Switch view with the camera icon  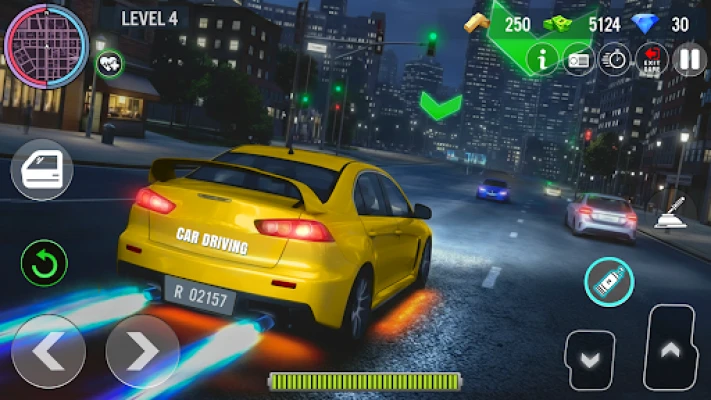pyautogui.click(x=579, y=59)
